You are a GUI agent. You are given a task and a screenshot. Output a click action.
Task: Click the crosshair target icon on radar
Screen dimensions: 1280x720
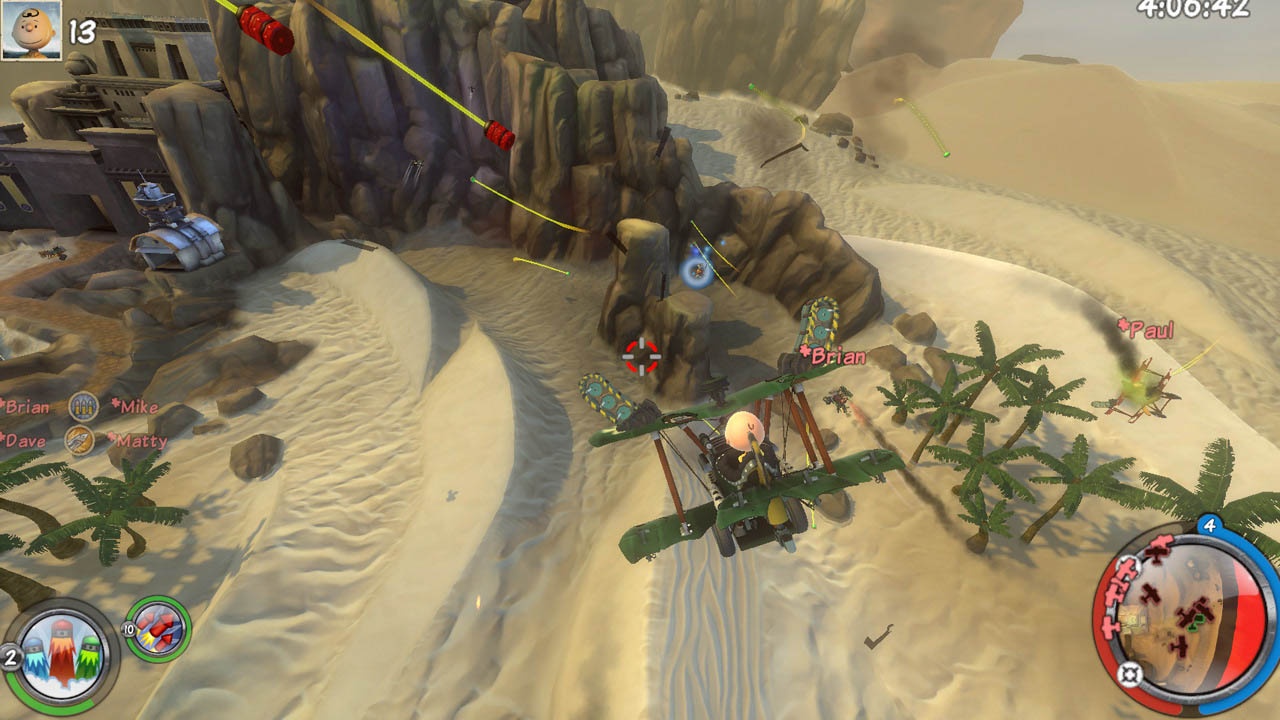pyautogui.click(x=1130, y=673)
